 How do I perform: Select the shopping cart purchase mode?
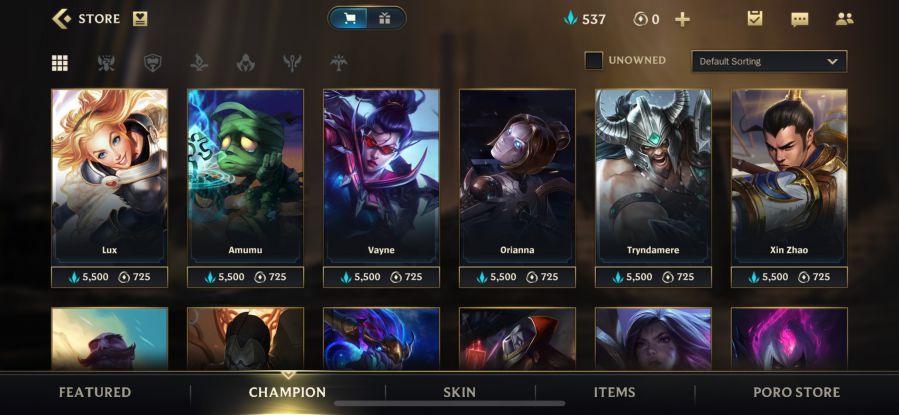pyautogui.click(x=350, y=18)
